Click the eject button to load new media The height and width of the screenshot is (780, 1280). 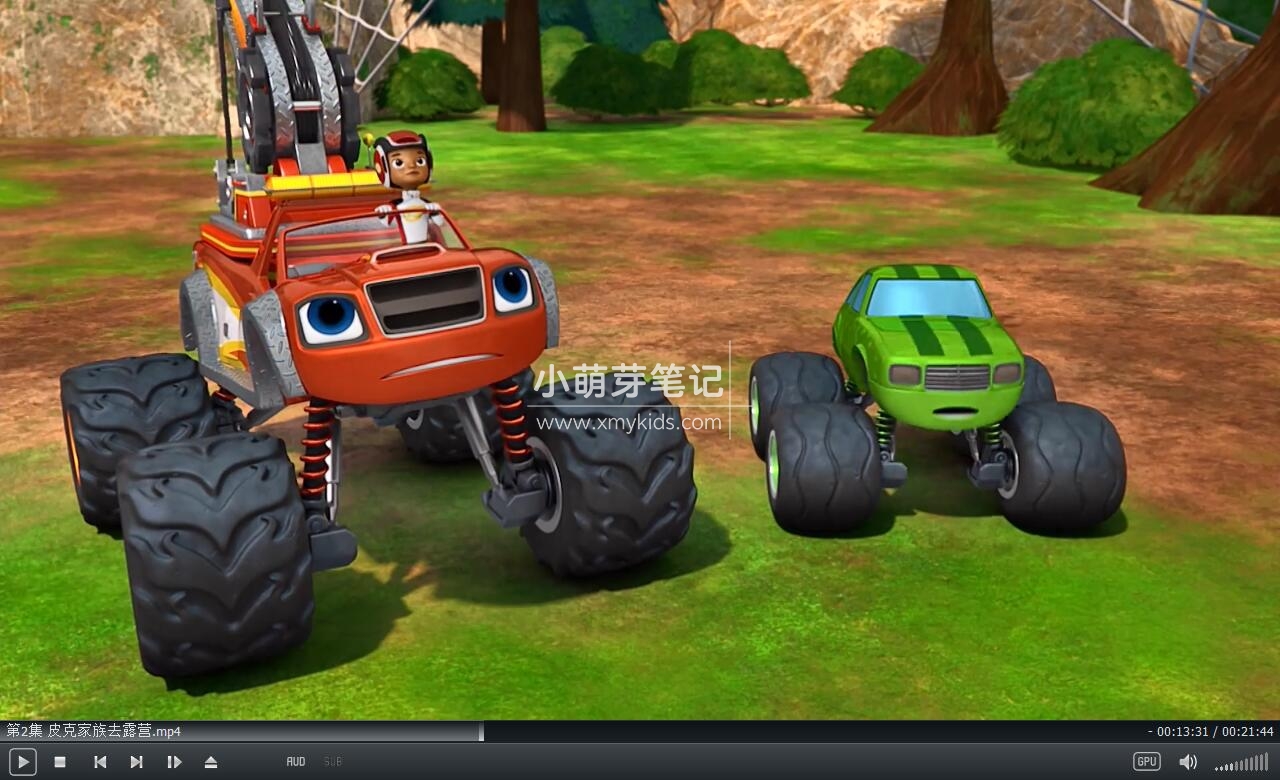pos(211,761)
